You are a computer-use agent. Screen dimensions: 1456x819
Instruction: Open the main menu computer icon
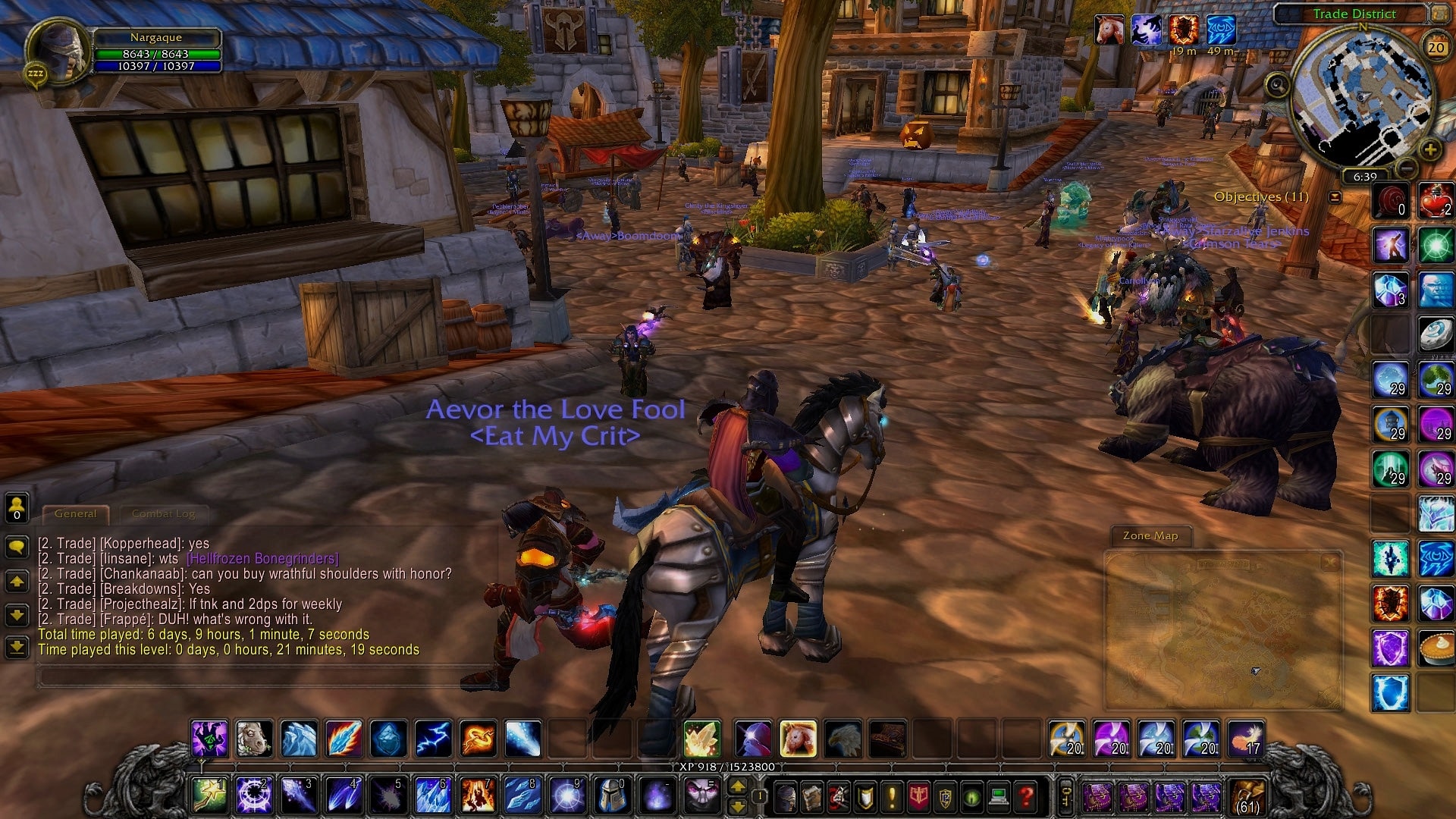pos(998,796)
